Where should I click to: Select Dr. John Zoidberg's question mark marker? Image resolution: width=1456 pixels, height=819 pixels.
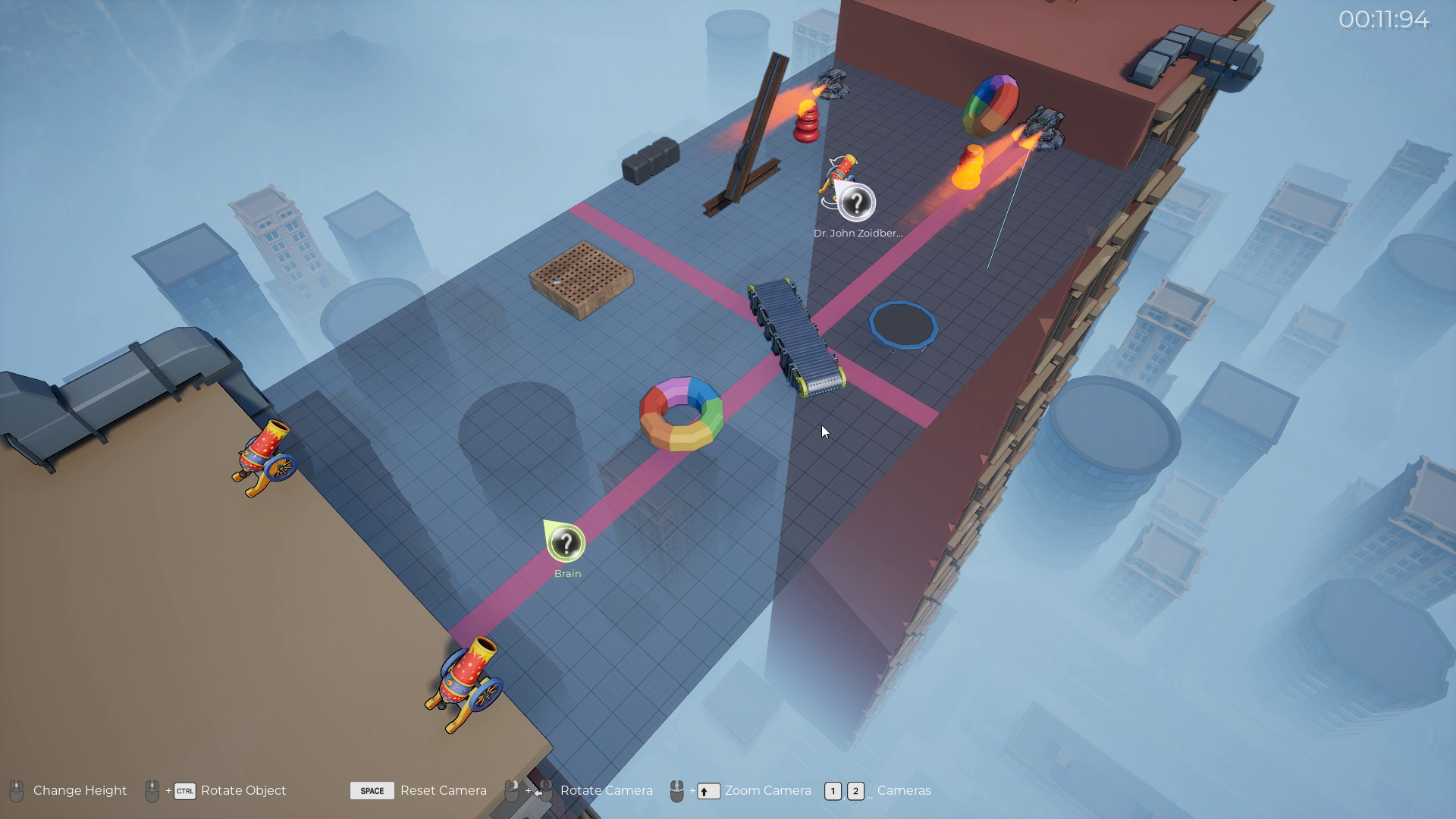click(x=856, y=202)
